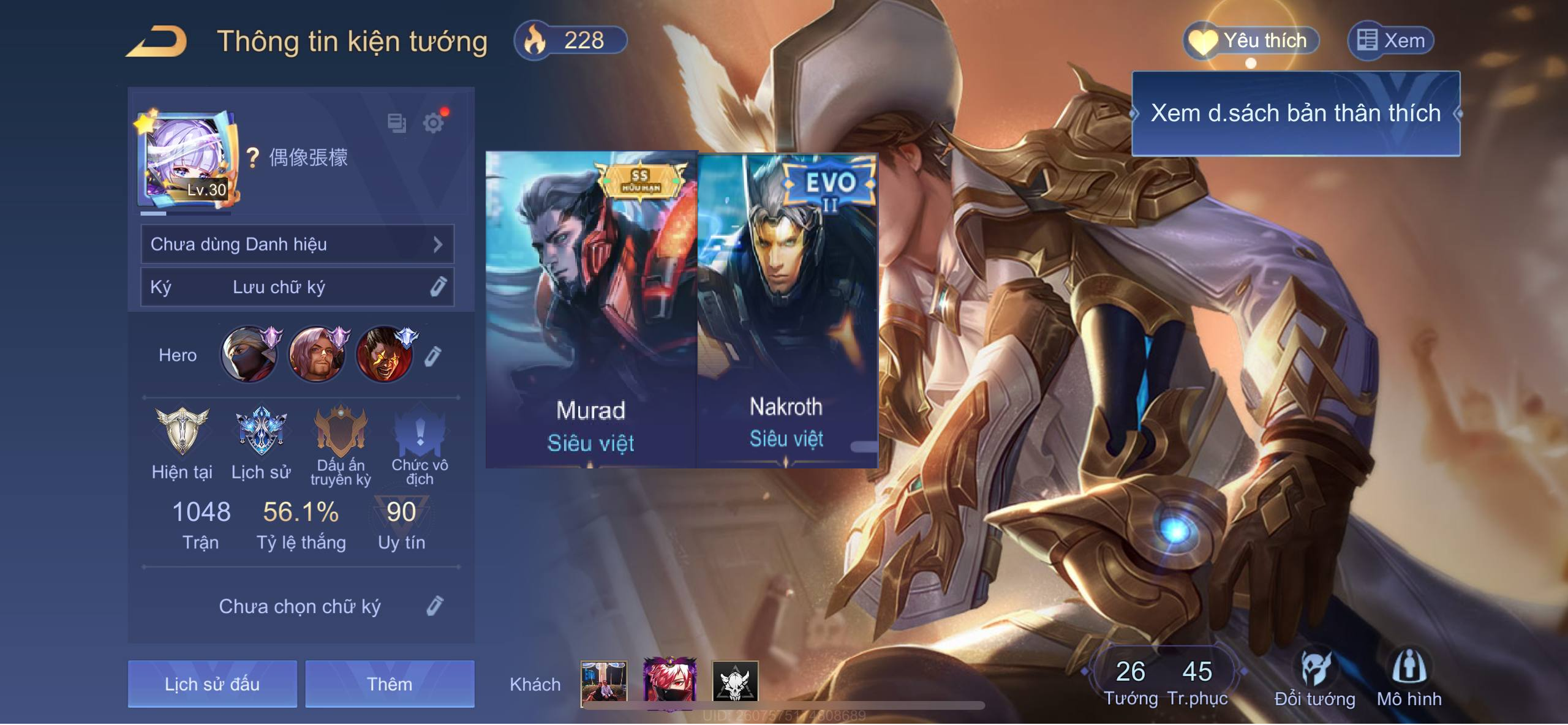Click the Thêm button
The image size is (1568, 725).
point(390,683)
